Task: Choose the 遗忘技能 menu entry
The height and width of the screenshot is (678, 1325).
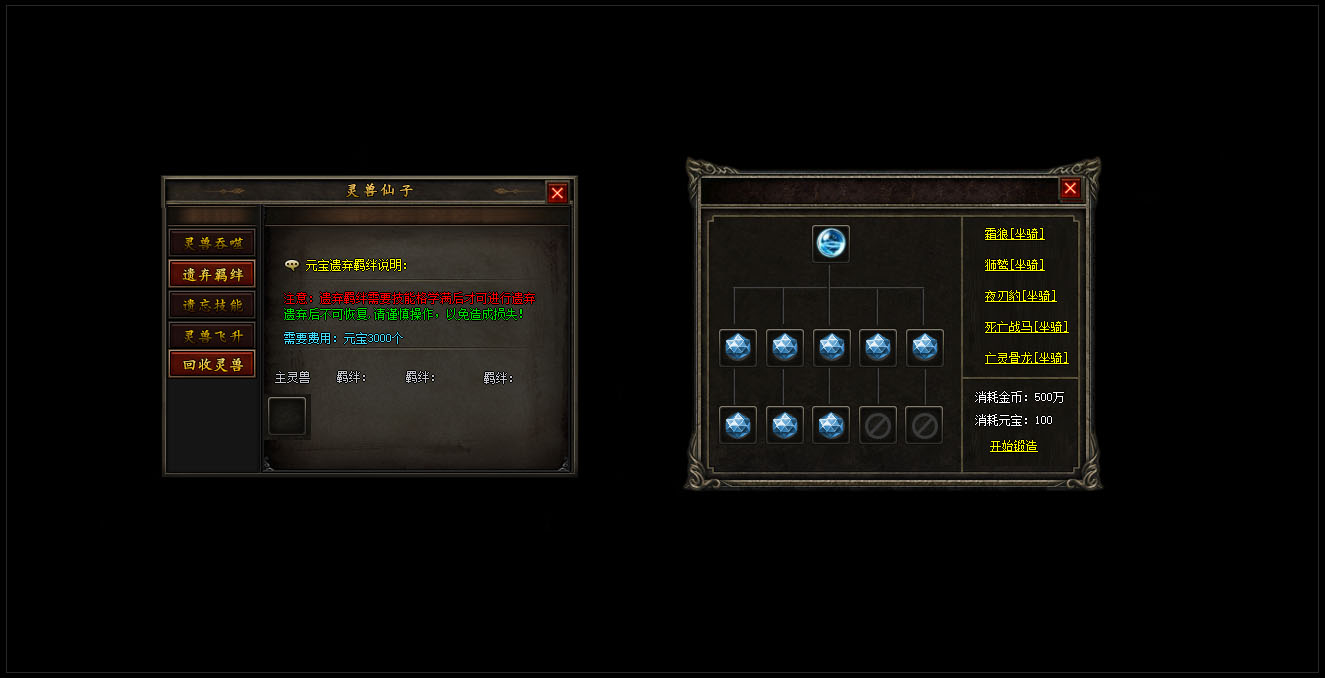Action: point(212,305)
